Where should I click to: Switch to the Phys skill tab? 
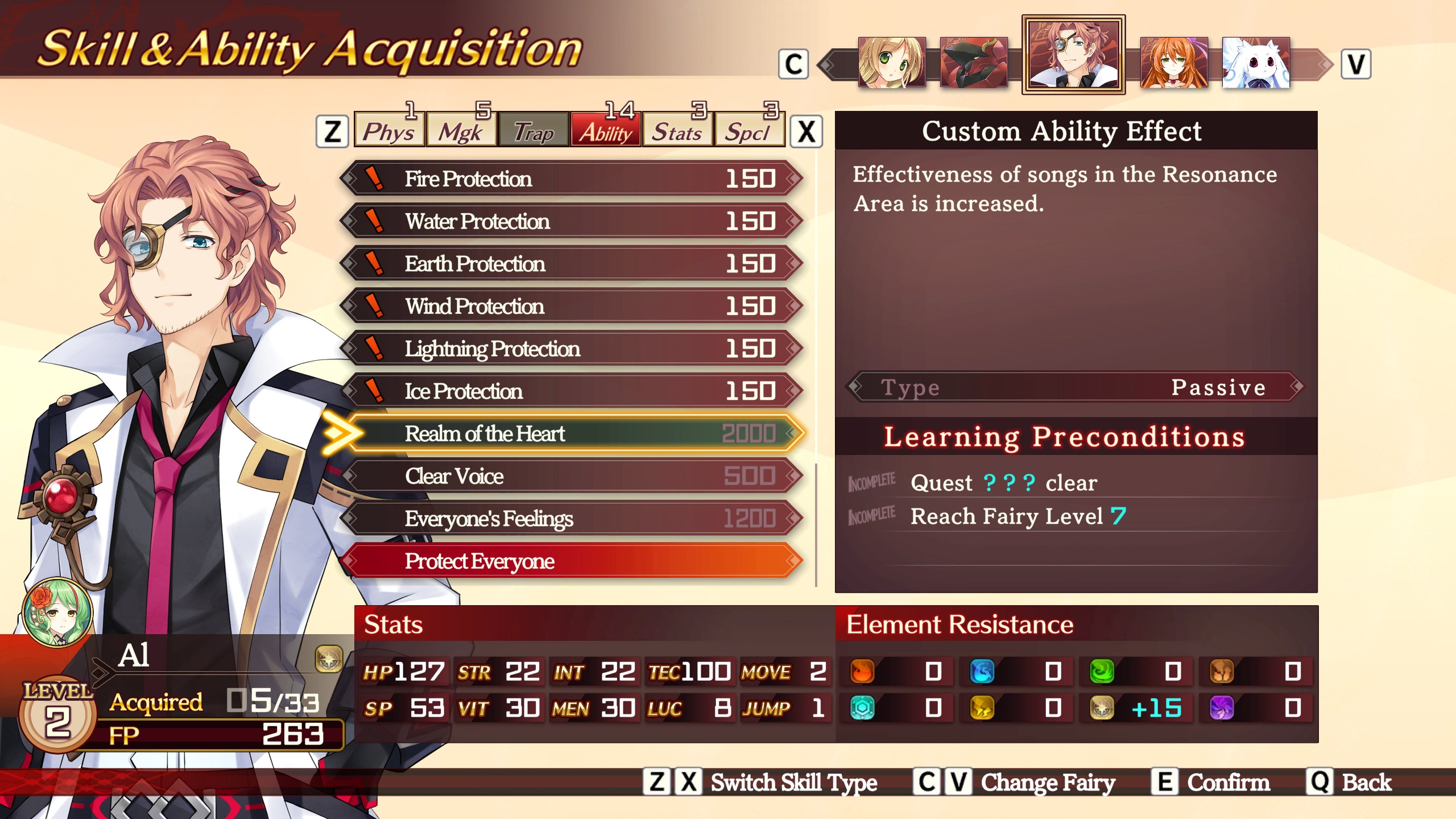389,131
